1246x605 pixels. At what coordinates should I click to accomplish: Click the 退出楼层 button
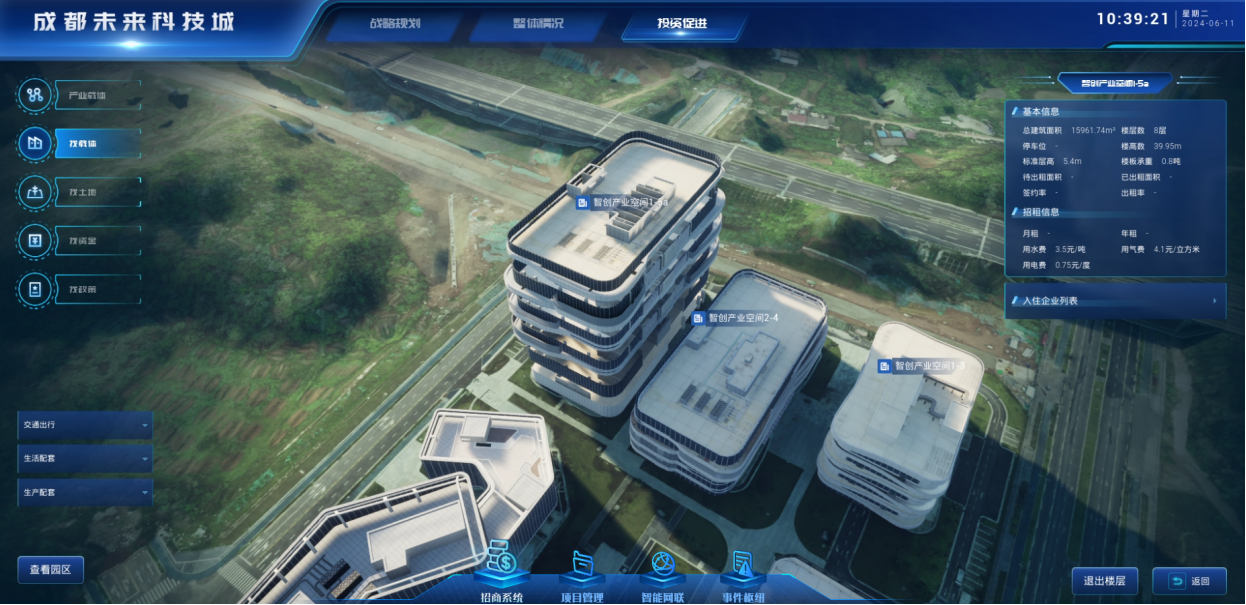pos(1105,581)
